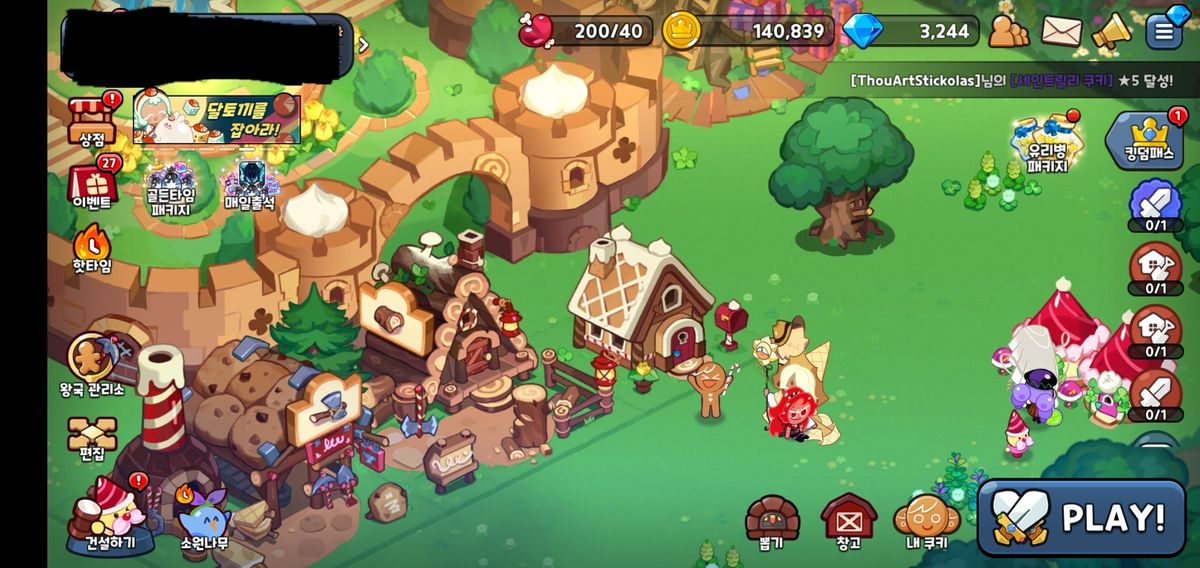Viewport: 1200px width, 568px height.
Task: Open the 달토끼를 잡아라 event banner
Action: pyautogui.click(x=218, y=120)
